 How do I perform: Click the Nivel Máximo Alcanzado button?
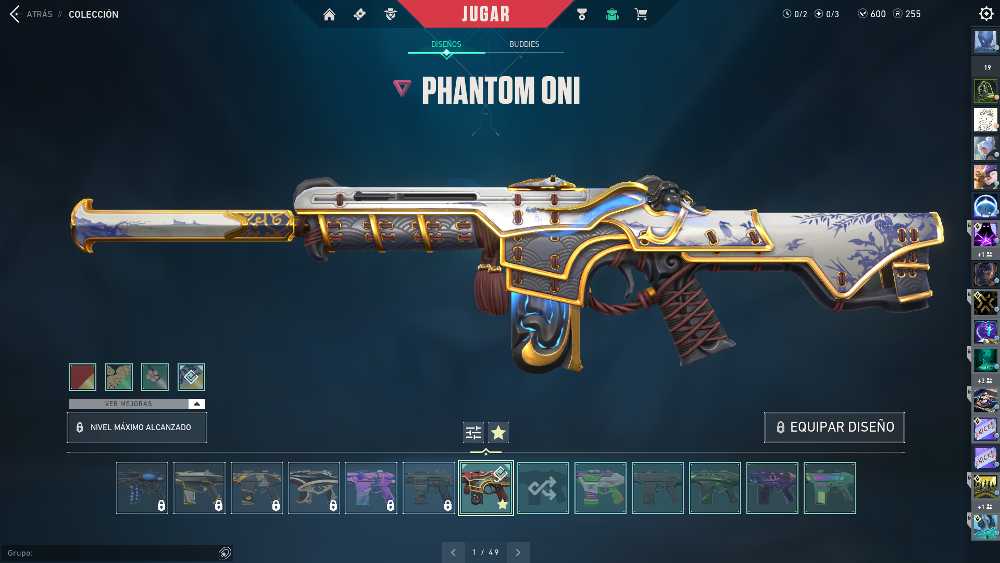pos(137,427)
